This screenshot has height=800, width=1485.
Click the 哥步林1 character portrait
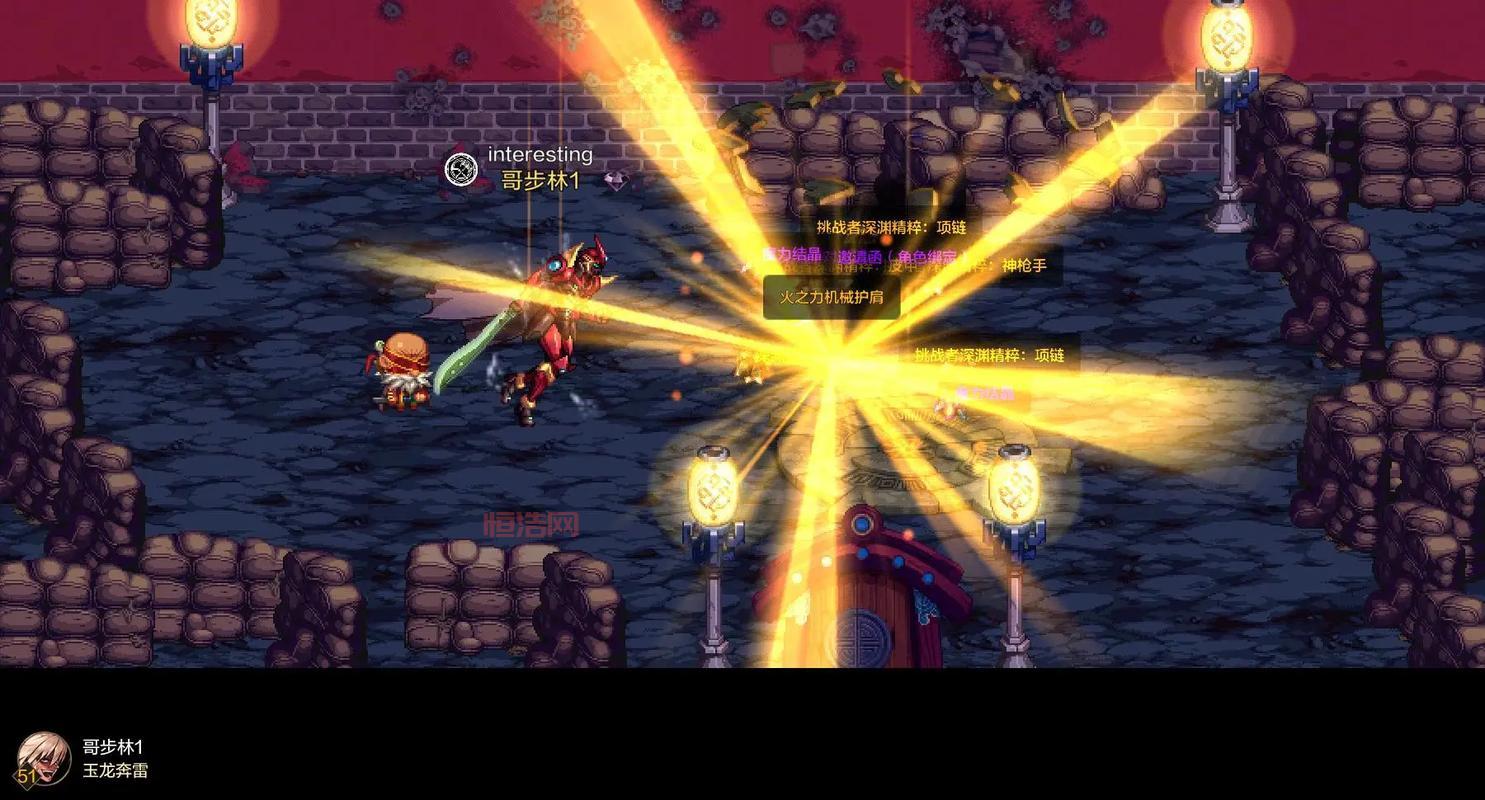tap(42, 759)
